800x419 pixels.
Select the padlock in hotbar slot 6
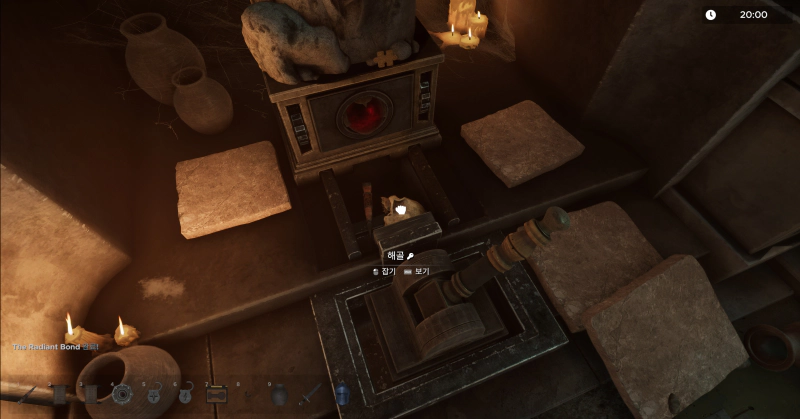(x=184, y=396)
